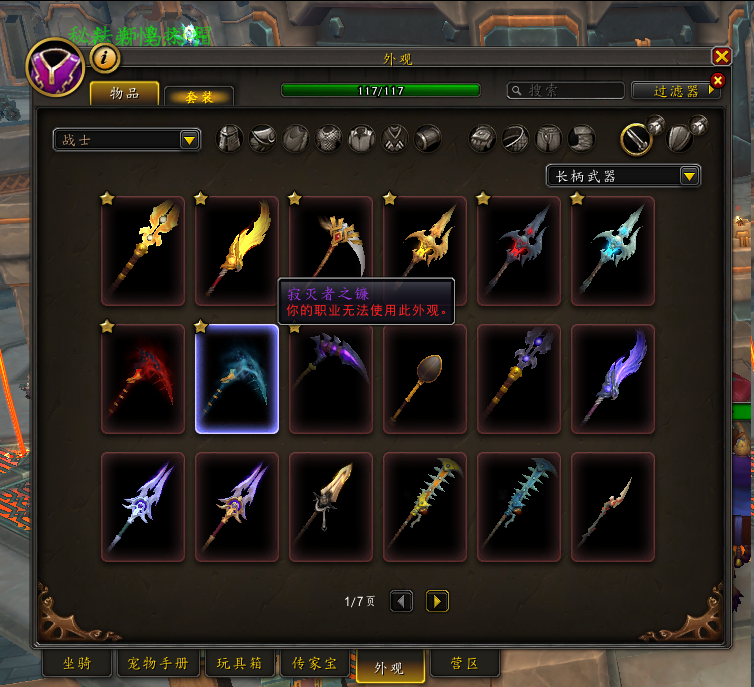Open the 长柄武器 weapon type dropdown

[623, 176]
